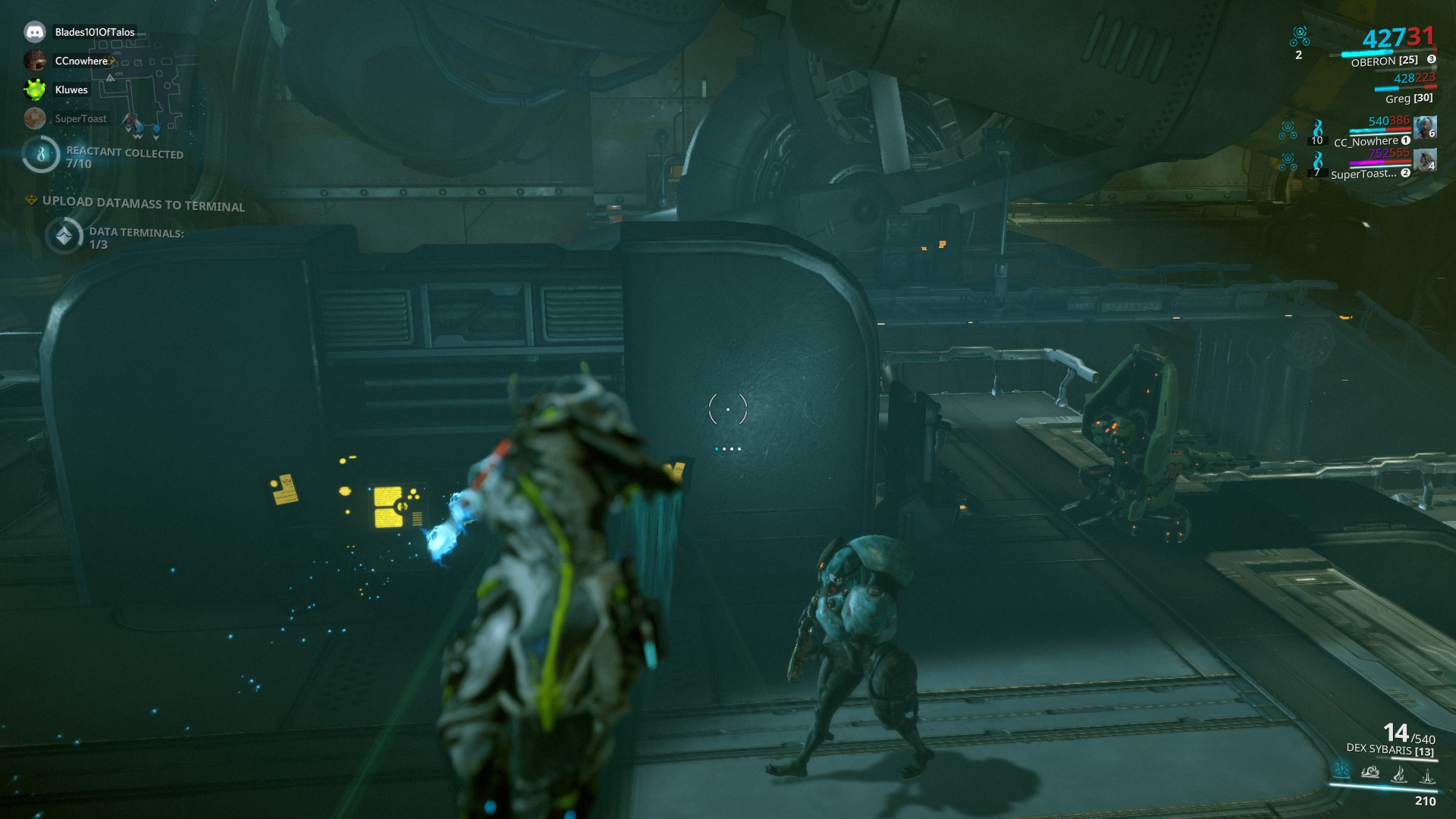Pick SuperToast's Discord voice avatar
The image size is (1456, 819).
35,118
